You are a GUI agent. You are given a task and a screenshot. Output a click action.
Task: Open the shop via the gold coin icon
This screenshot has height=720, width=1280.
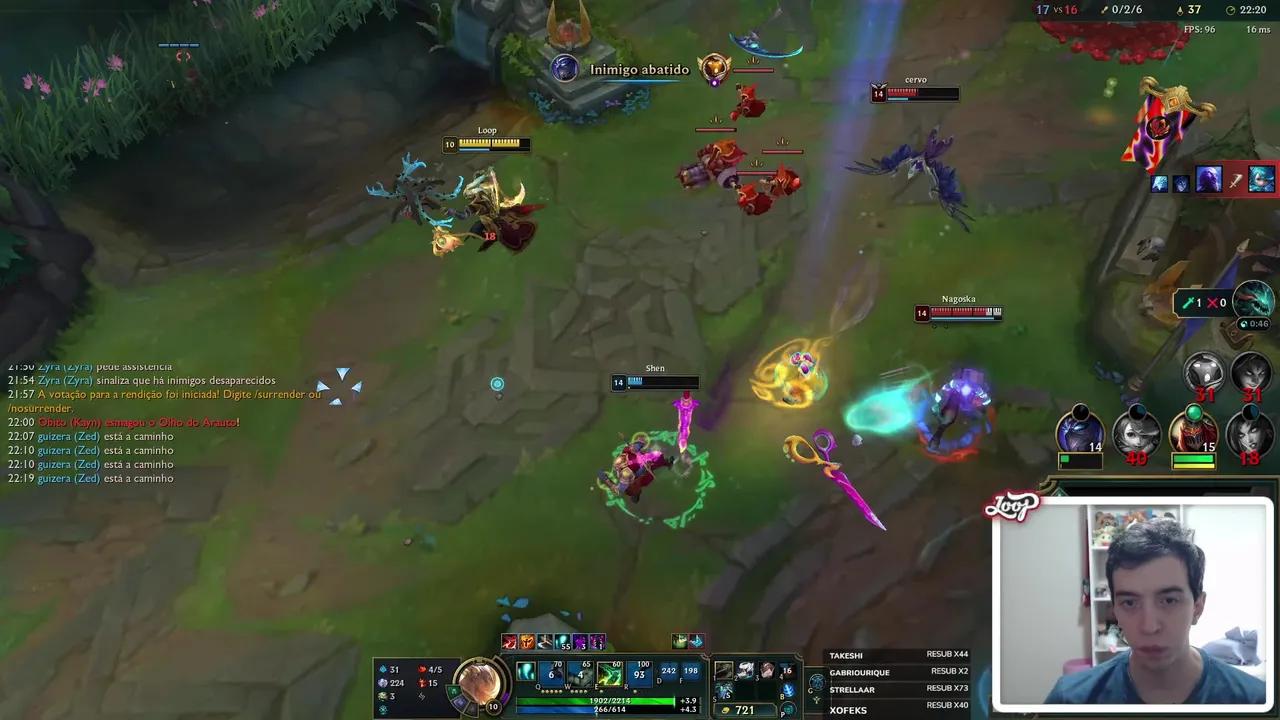click(x=725, y=710)
